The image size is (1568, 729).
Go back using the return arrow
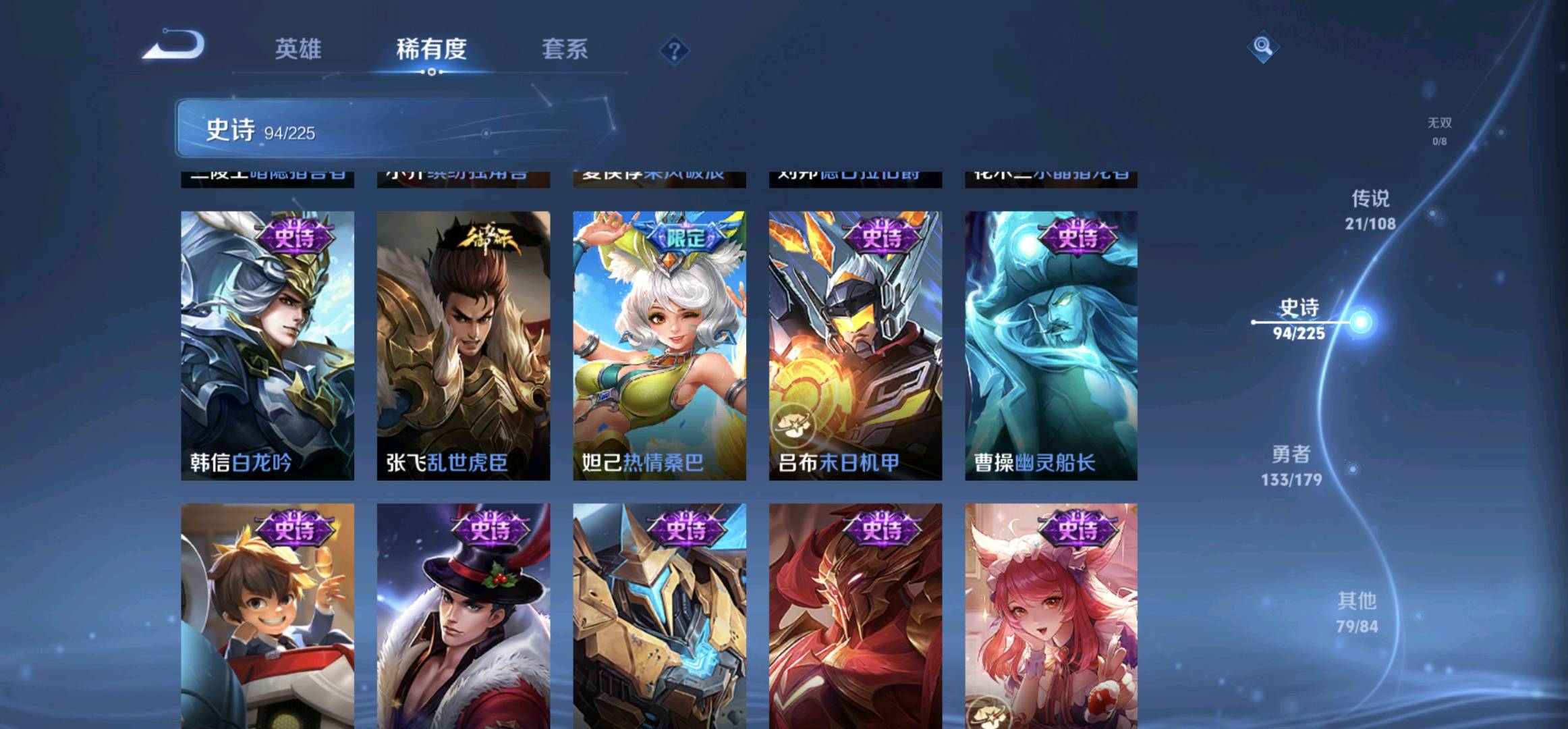click(x=174, y=46)
